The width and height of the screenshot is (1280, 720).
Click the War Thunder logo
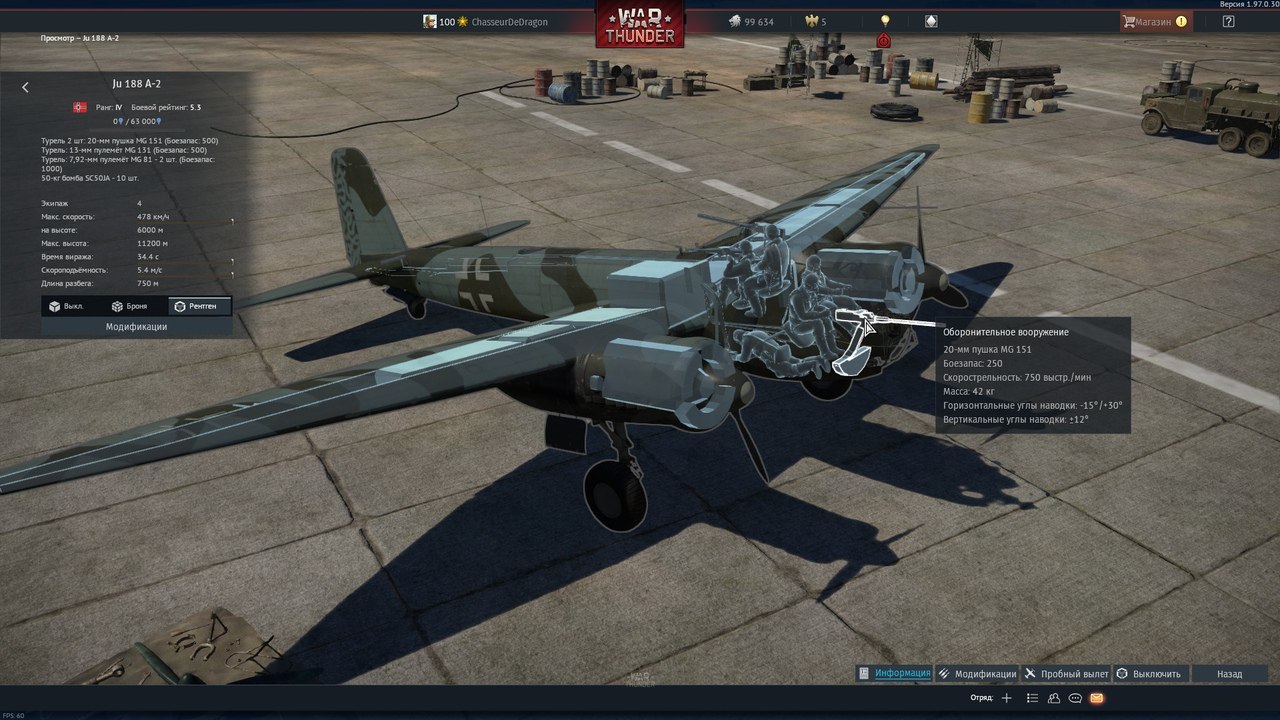pyautogui.click(x=640, y=25)
